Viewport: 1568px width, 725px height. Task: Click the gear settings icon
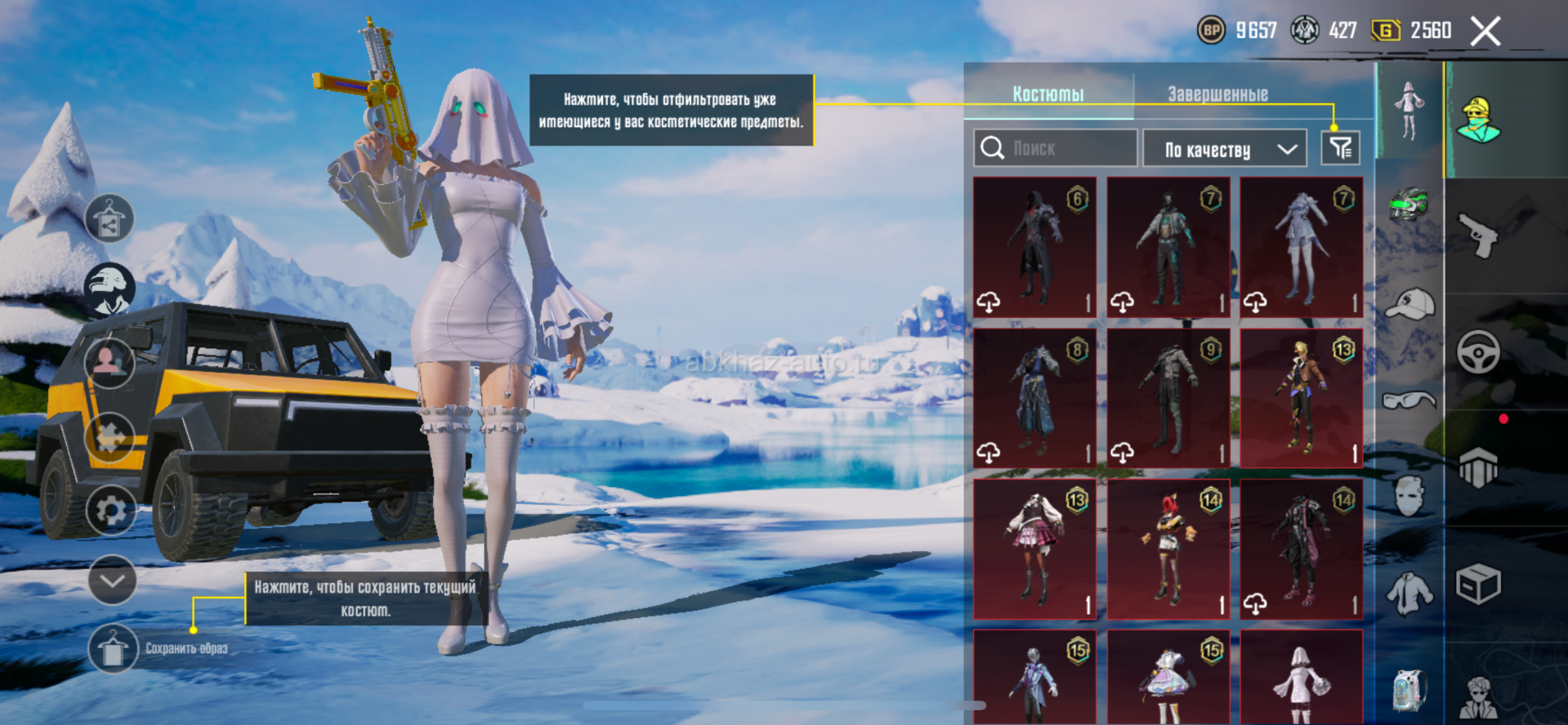pos(111,510)
